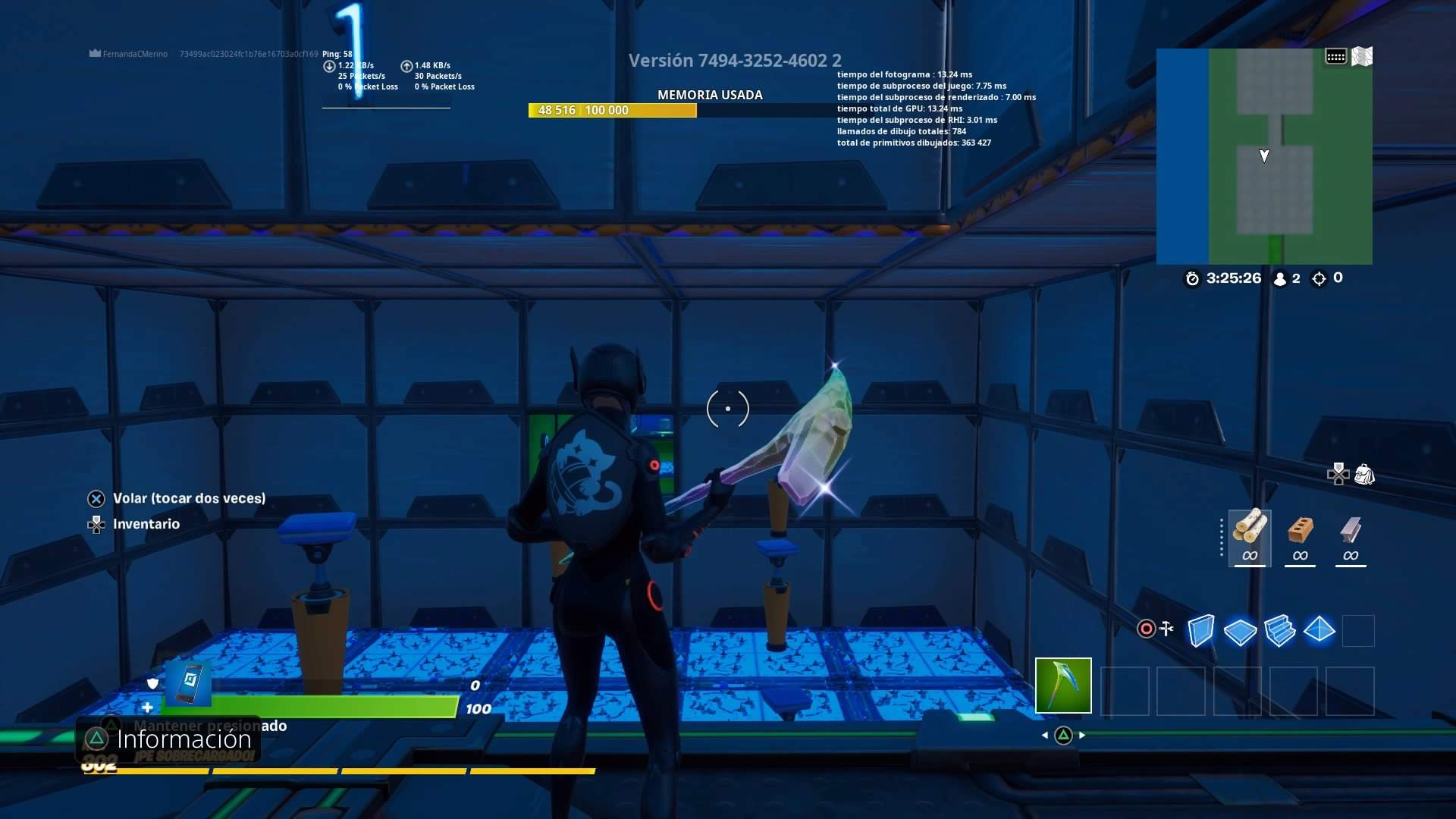The height and width of the screenshot is (819, 1456).
Task: Click the MEMORIA USADA progress bar
Action: click(x=612, y=110)
